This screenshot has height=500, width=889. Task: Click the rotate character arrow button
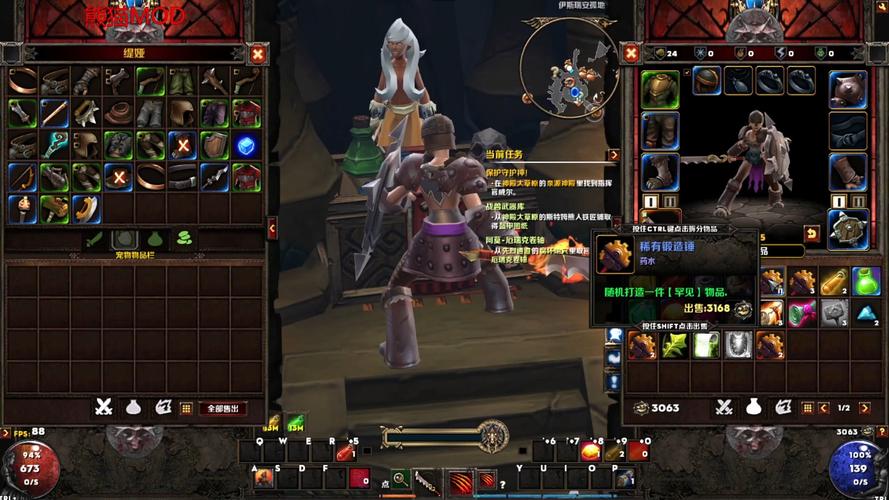pyautogui.click(x=812, y=234)
